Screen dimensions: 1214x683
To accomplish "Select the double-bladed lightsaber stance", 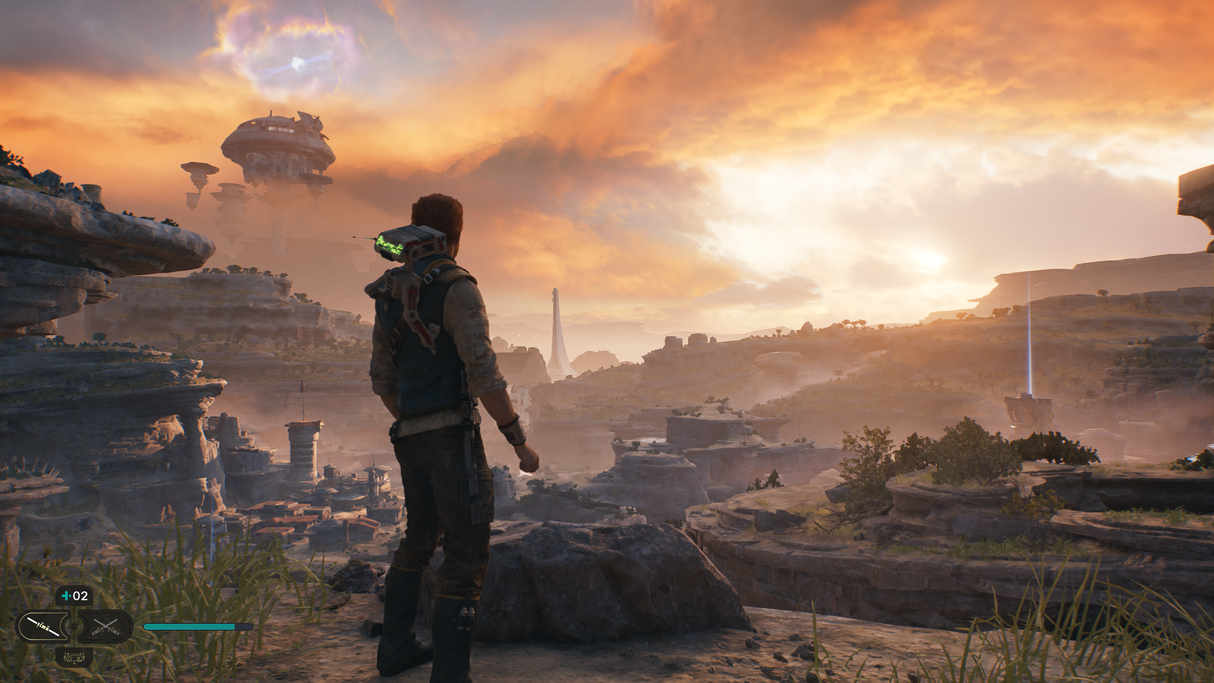I will [42, 627].
